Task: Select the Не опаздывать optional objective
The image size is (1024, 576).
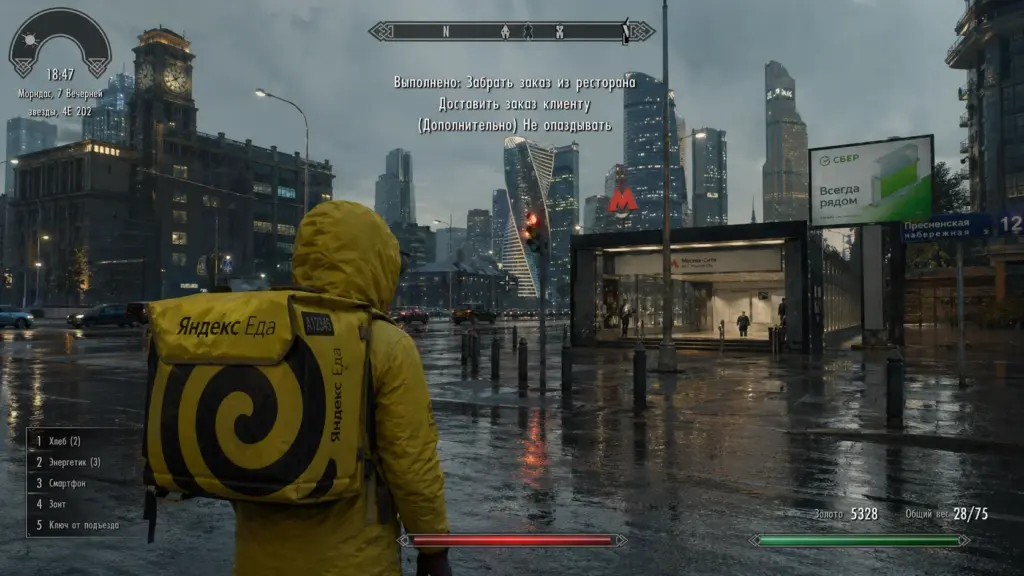Action: [x=514, y=124]
